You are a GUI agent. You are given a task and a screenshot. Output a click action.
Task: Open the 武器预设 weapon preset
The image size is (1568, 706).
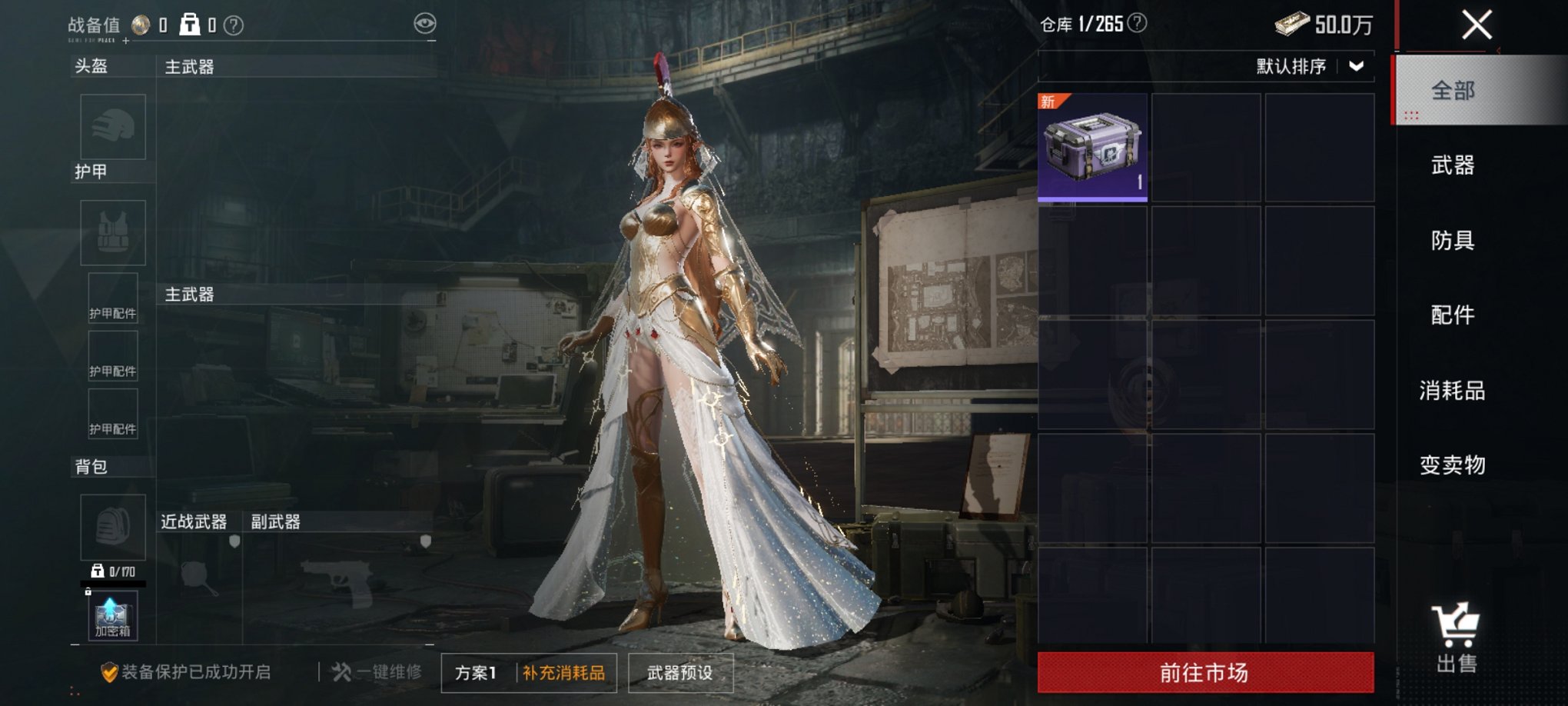point(680,673)
